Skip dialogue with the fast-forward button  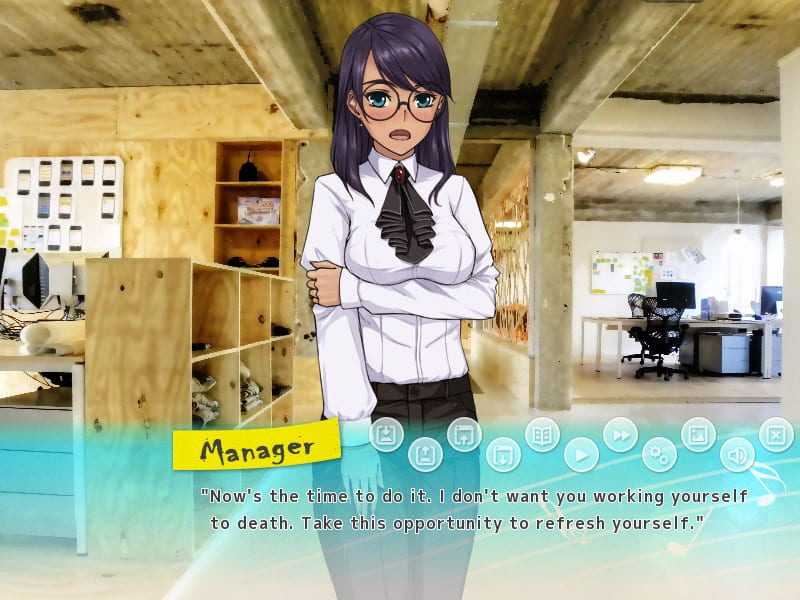coord(620,434)
